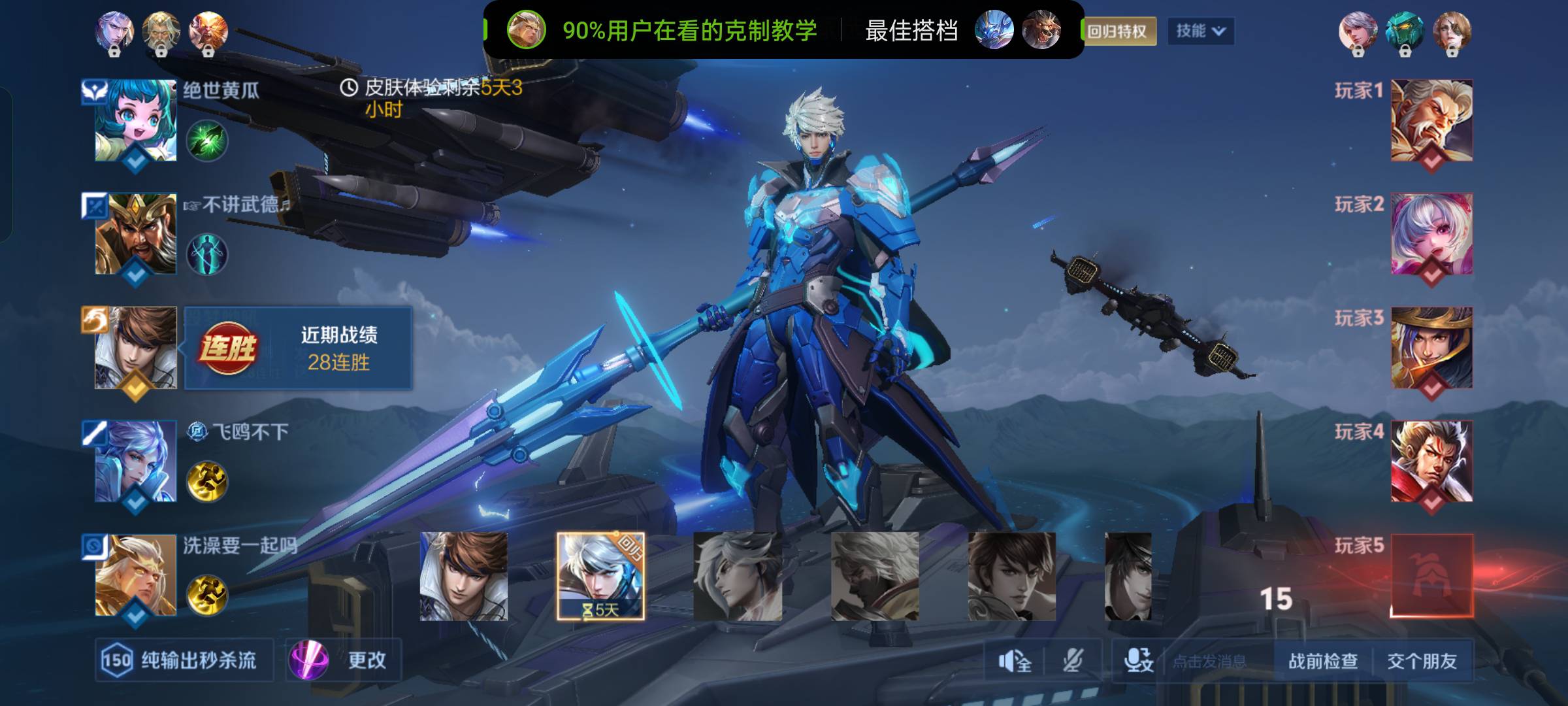Expand the 技能 skills dropdown

tap(1200, 31)
